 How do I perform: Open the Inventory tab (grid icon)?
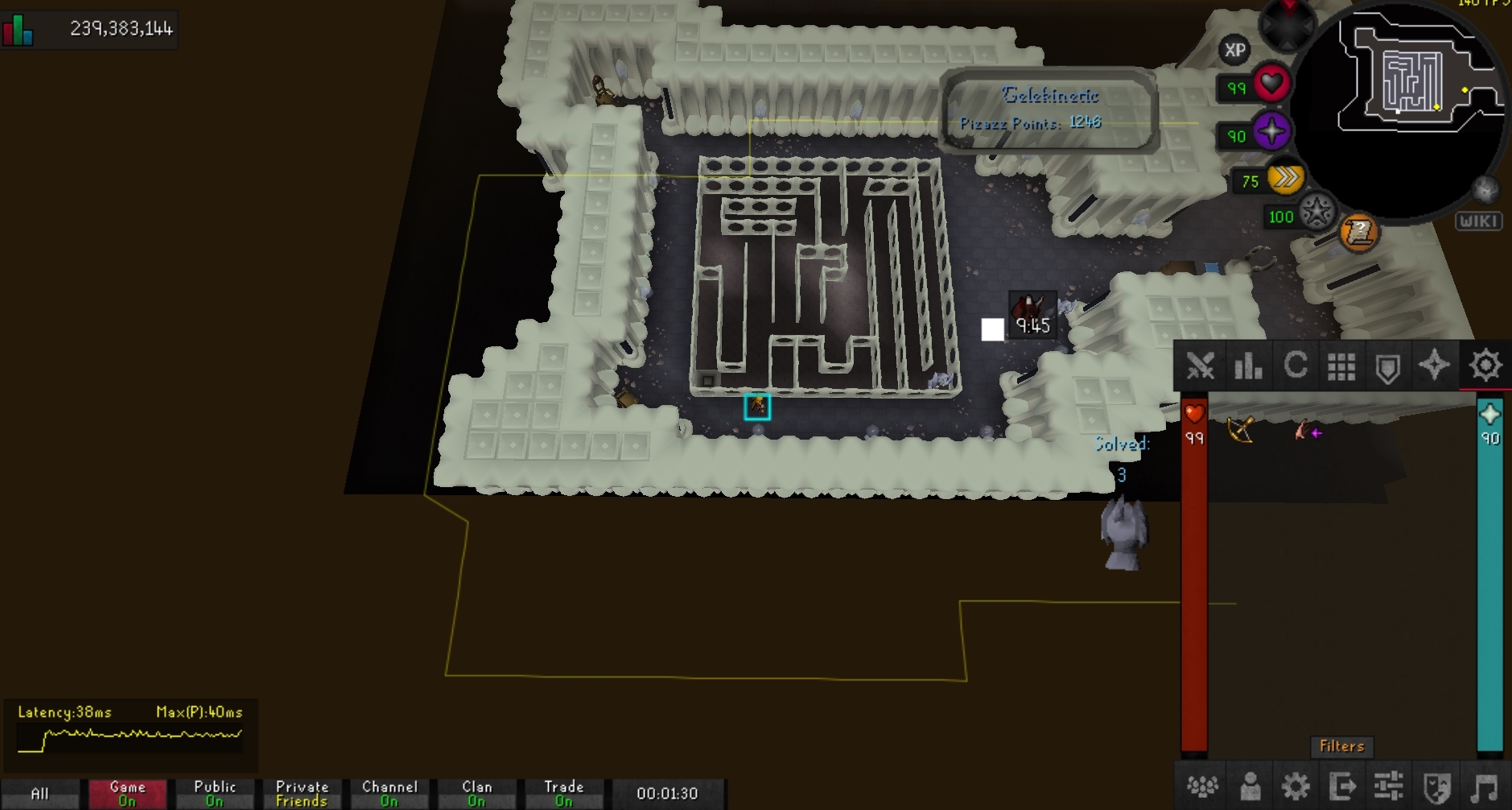1341,366
